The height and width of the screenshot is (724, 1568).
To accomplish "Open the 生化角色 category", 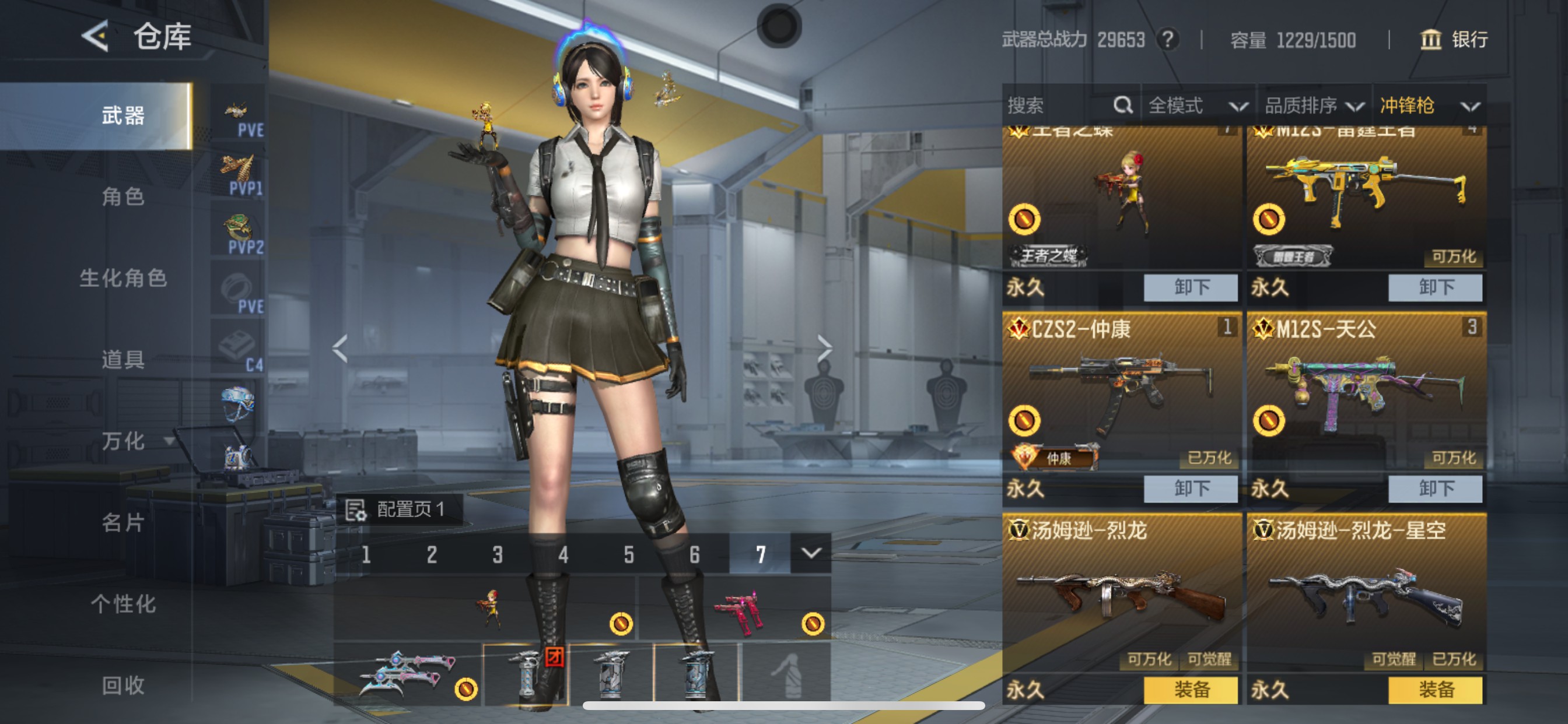I will click(123, 279).
